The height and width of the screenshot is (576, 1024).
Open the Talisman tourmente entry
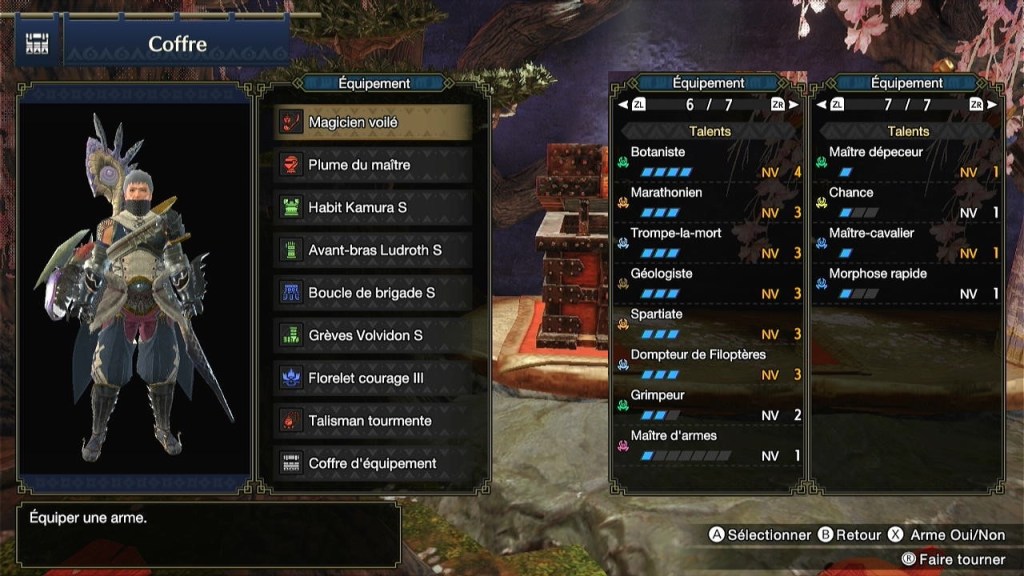[372, 421]
